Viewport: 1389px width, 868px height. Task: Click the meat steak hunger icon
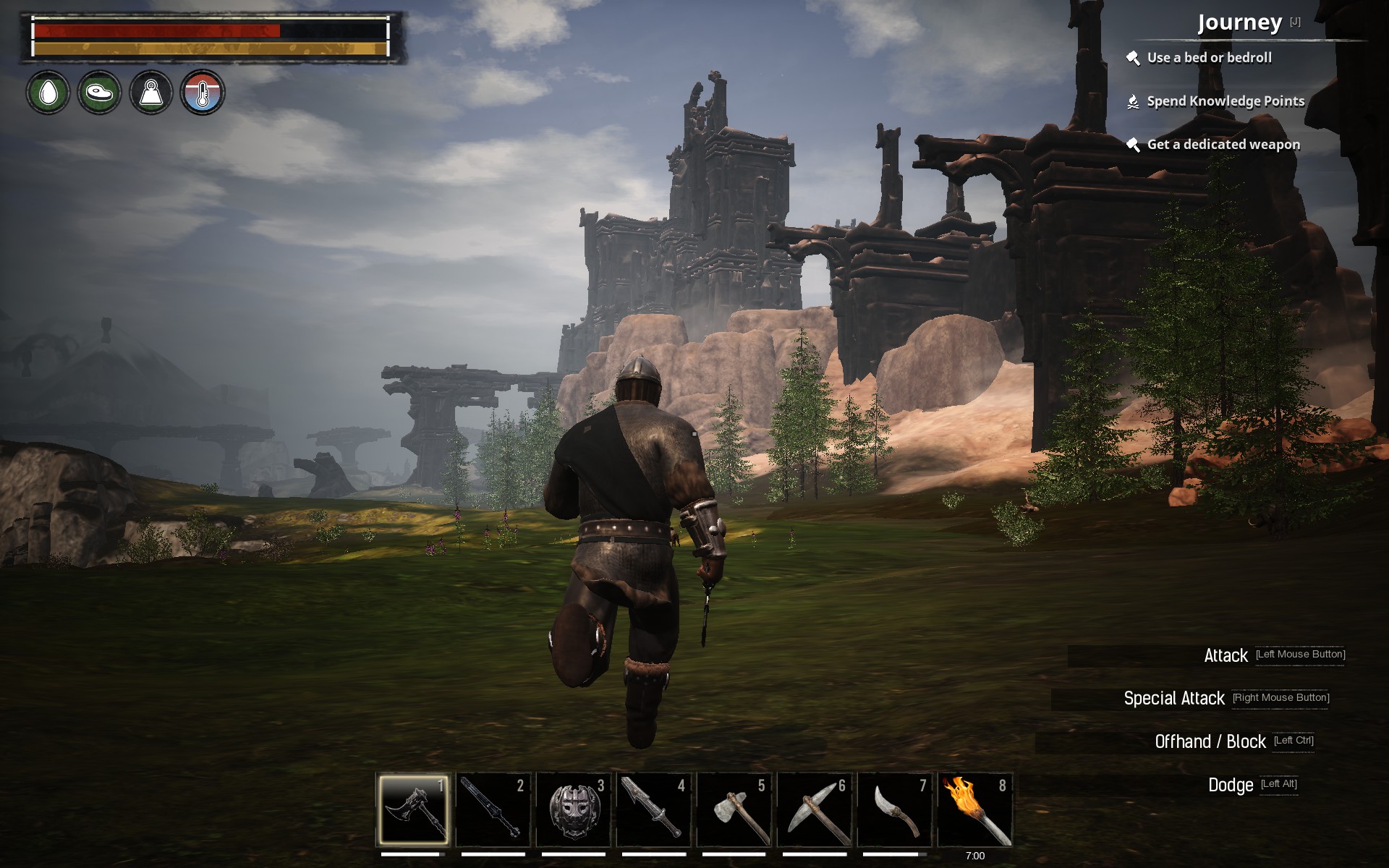[x=100, y=93]
